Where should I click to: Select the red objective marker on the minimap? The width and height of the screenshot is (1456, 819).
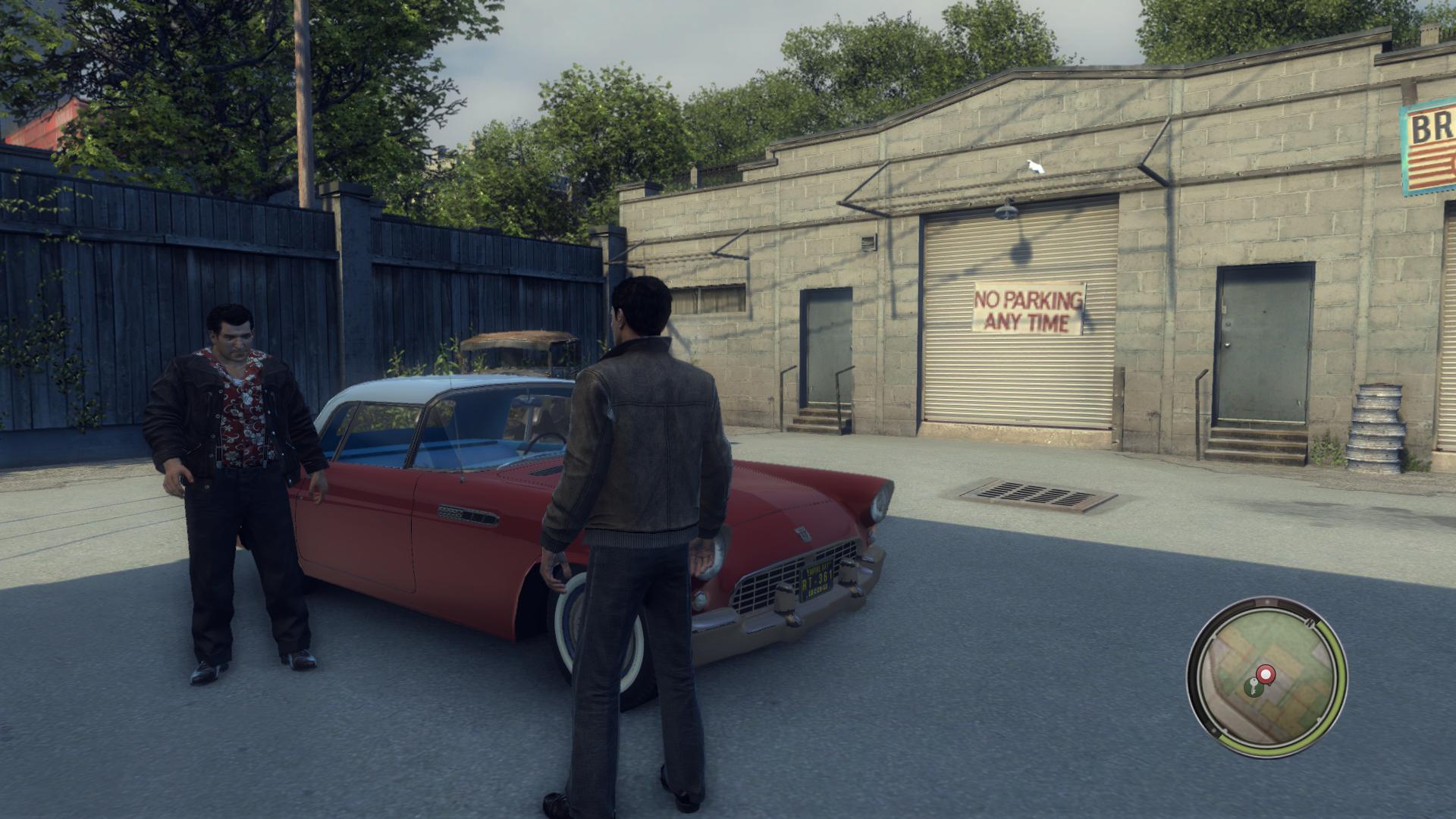1266,675
